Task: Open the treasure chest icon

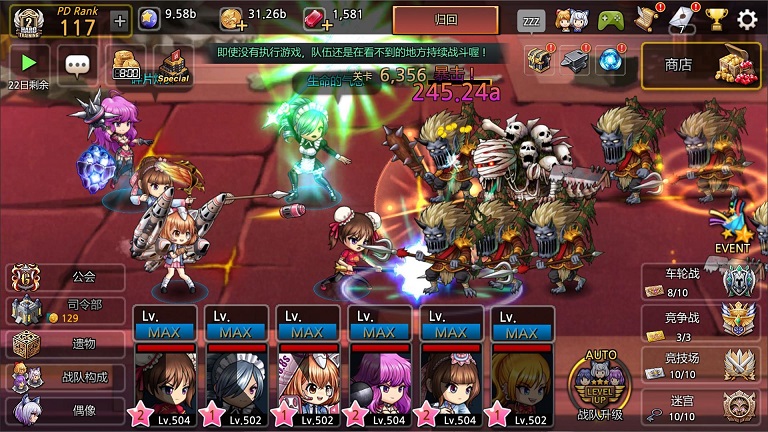Action: tap(539, 60)
